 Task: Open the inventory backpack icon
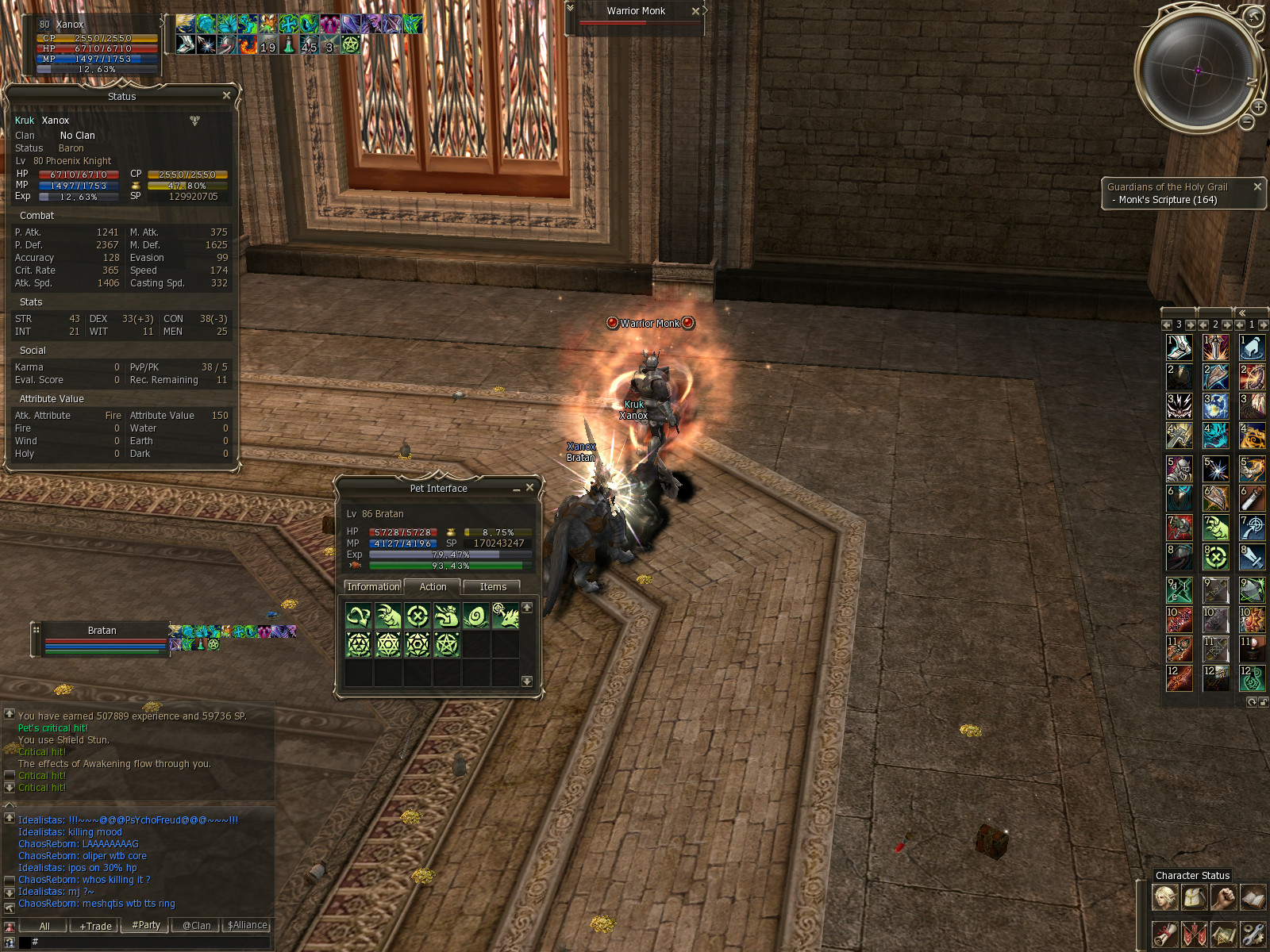(x=1194, y=897)
